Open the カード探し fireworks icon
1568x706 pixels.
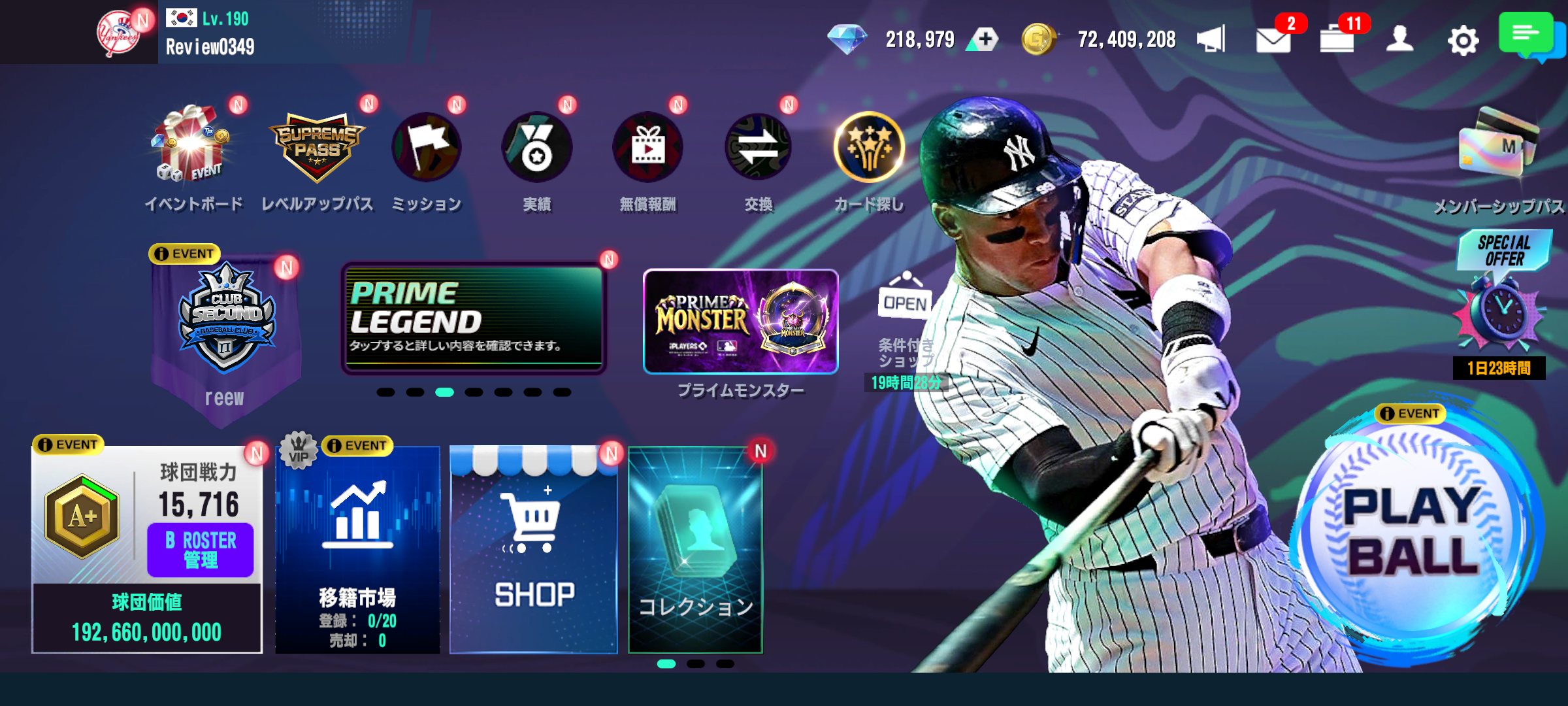coord(869,147)
